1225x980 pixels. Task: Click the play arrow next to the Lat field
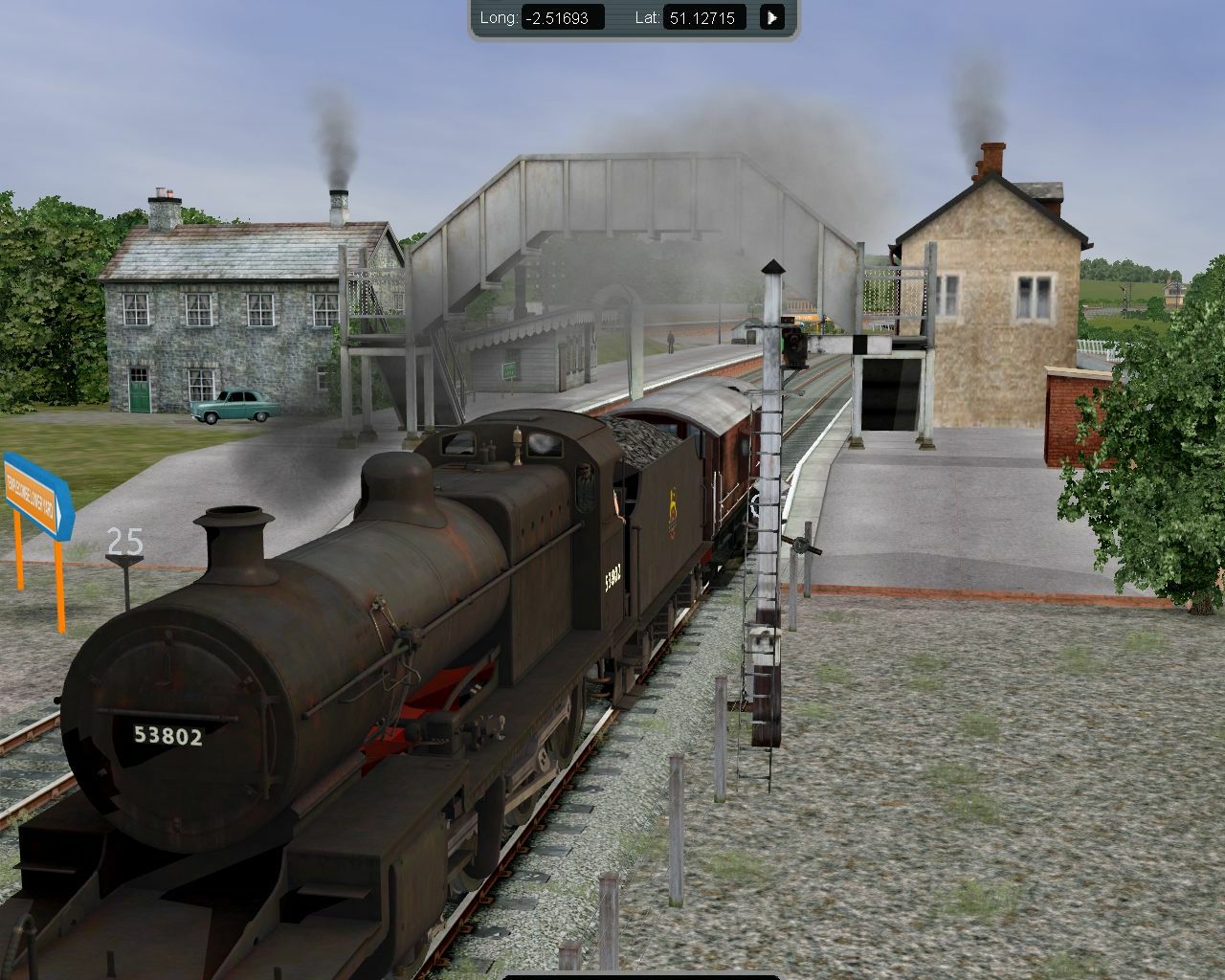[x=771, y=17]
